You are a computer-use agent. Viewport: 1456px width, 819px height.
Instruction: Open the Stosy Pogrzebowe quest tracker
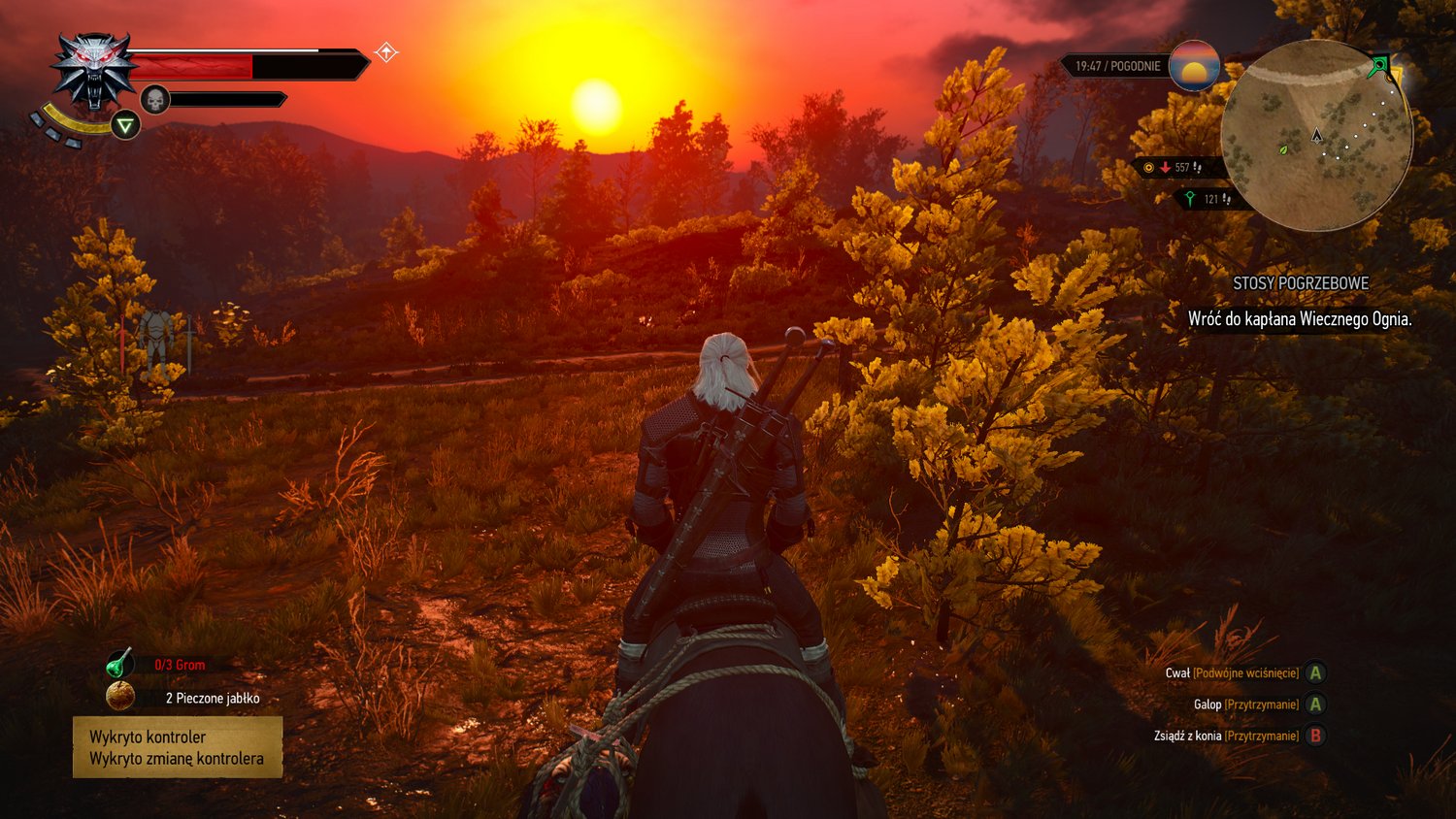(1300, 283)
